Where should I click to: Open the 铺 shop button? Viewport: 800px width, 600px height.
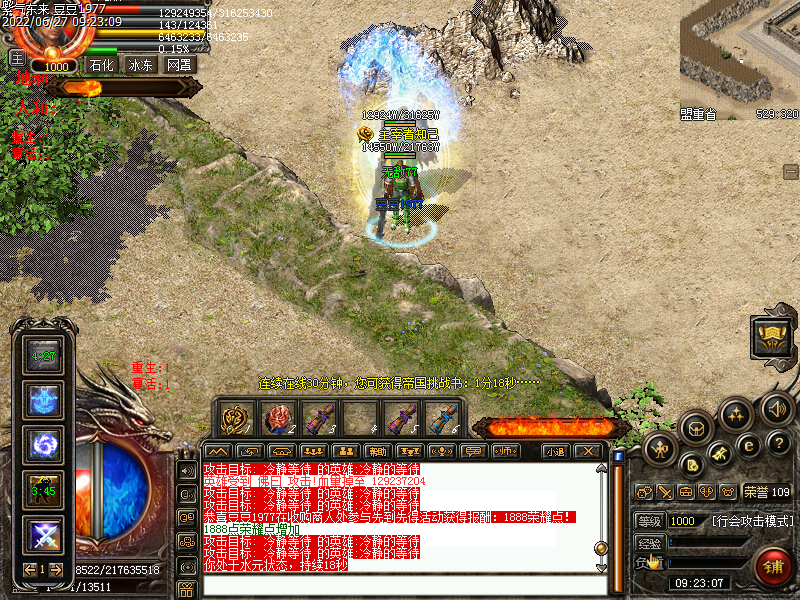point(772,567)
